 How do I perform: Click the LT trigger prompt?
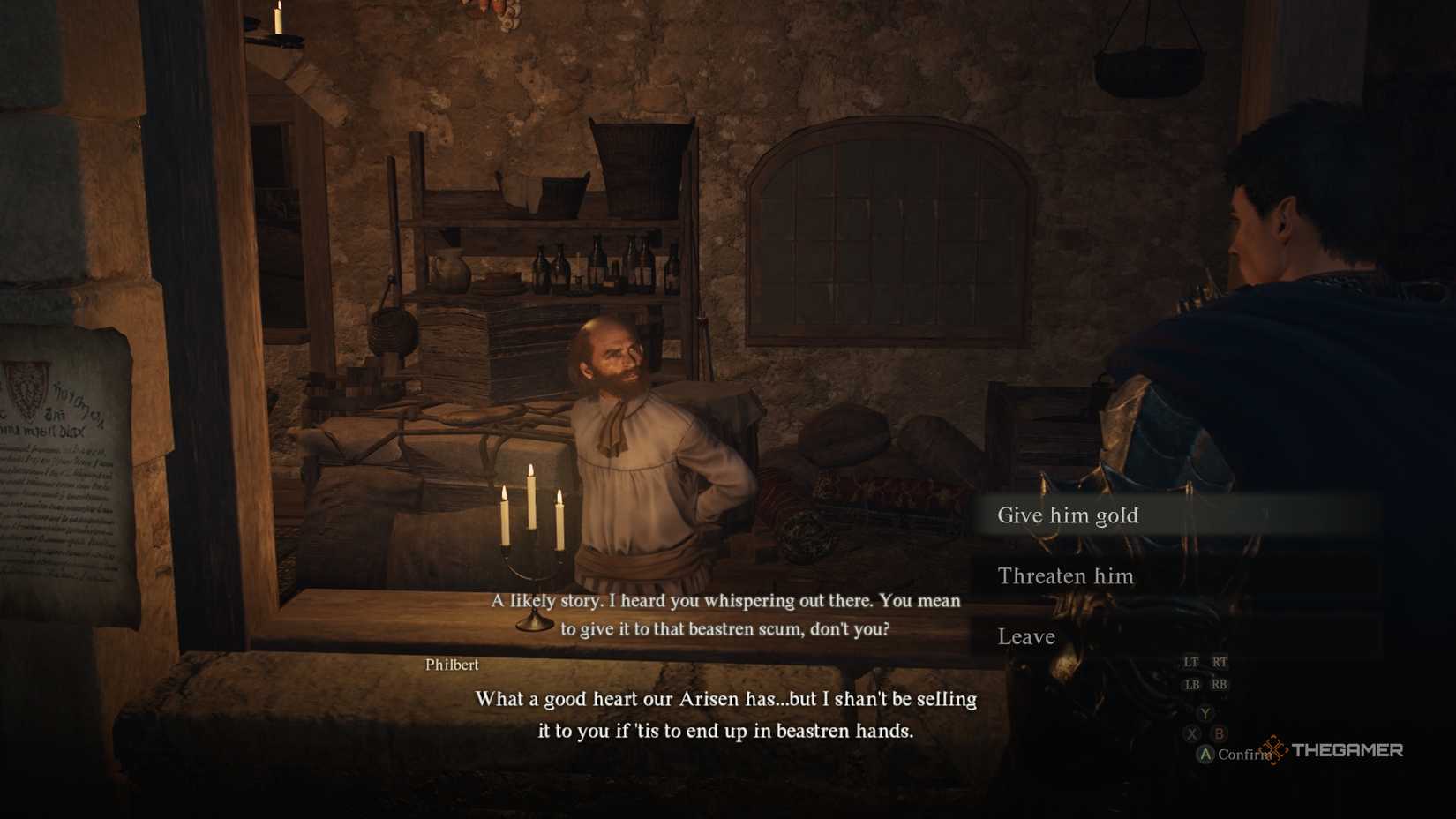[x=1191, y=662]
